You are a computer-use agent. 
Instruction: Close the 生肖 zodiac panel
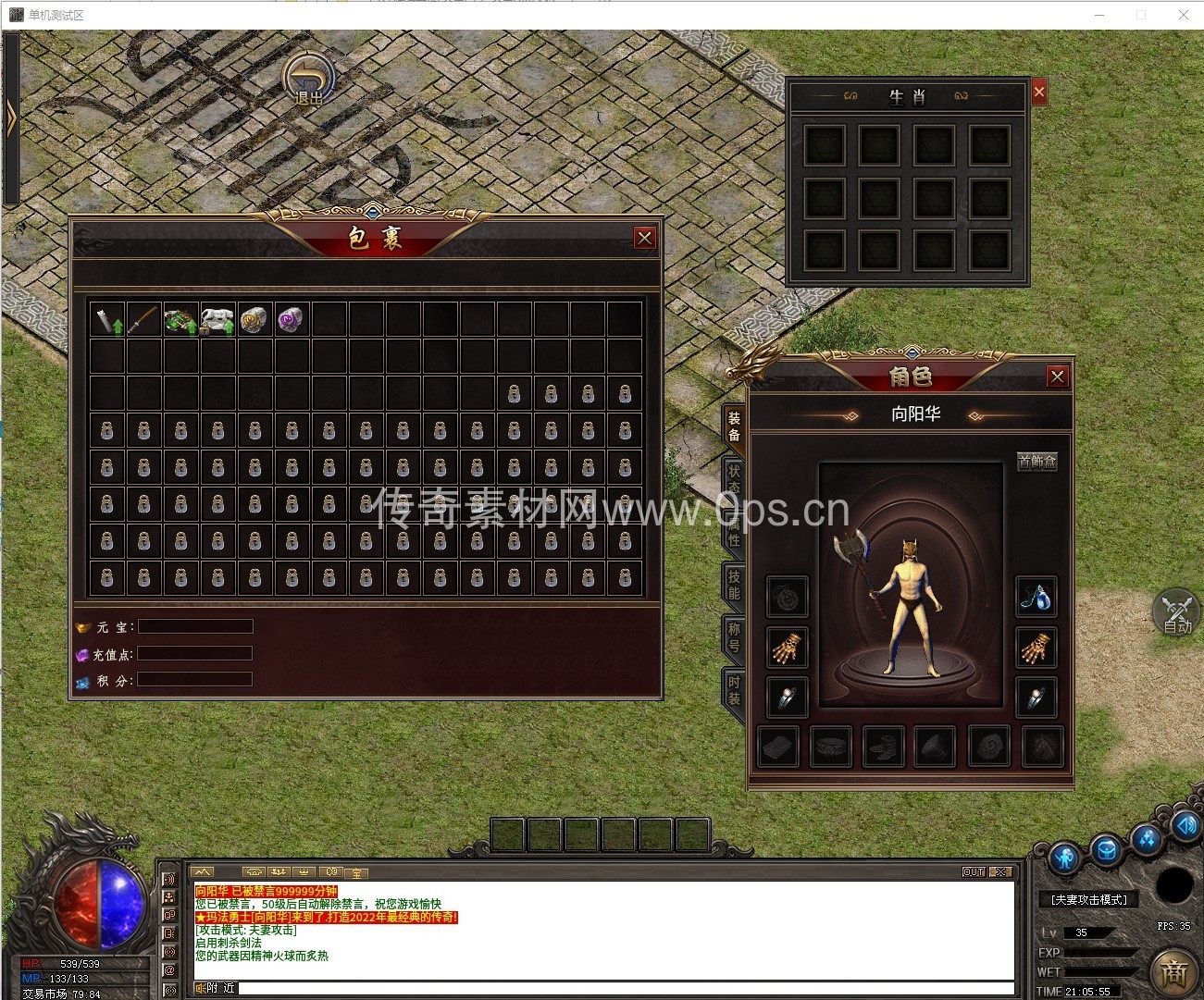click(x=1039, y=92)
